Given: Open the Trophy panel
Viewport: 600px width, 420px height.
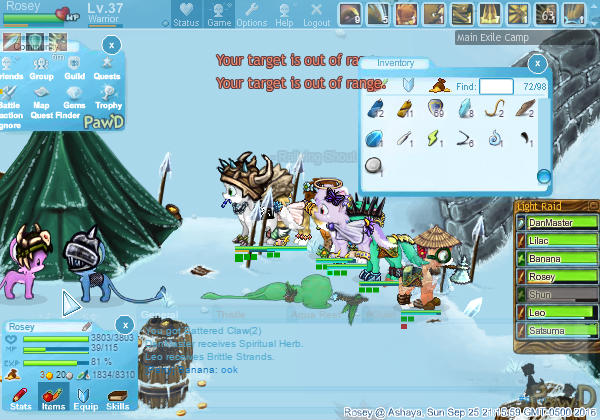Looking at the screenshot, I should 106,97.
